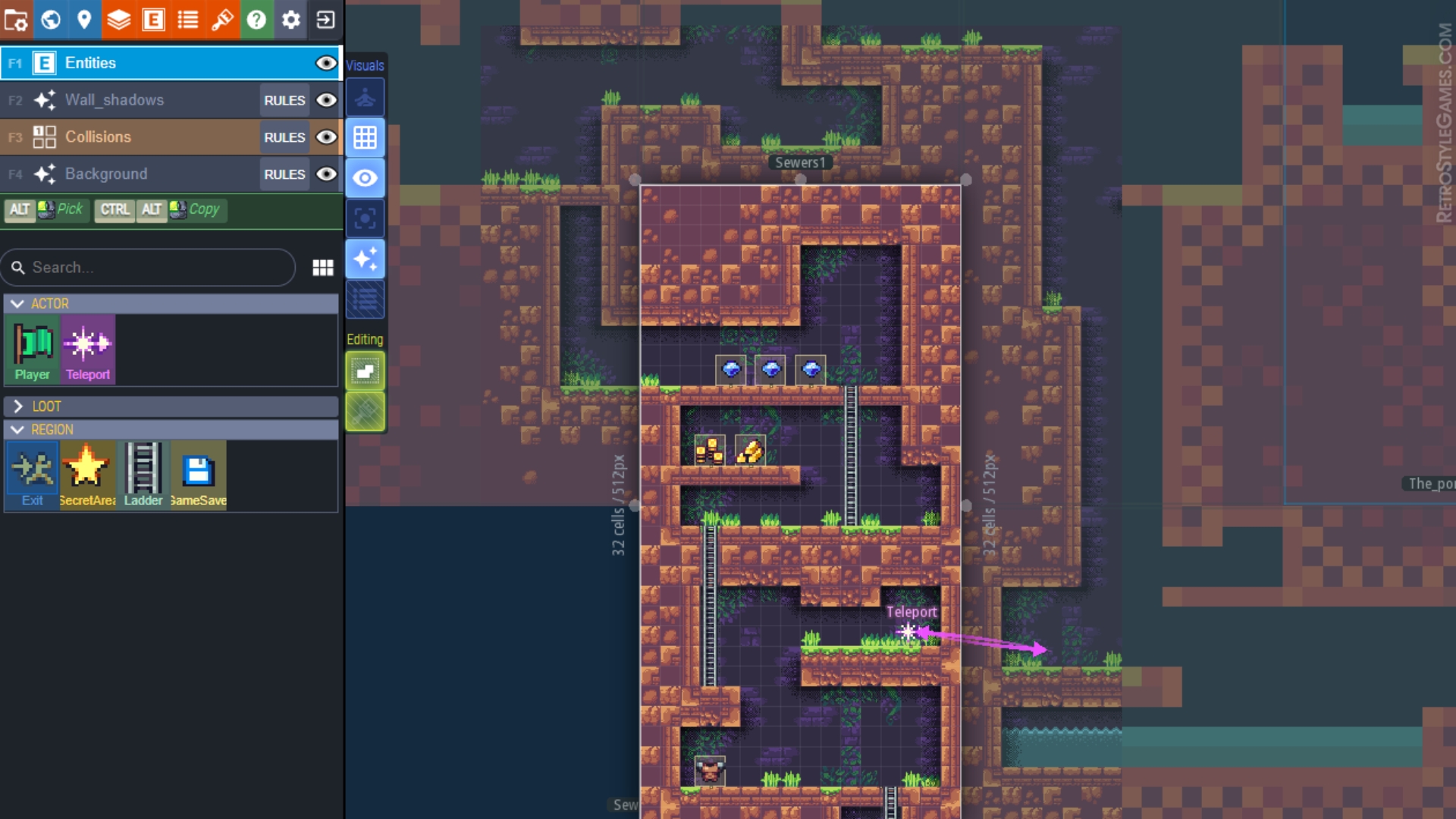
Task: Select the sparkles effect icon under Visuals
Action: coord(366,259)
